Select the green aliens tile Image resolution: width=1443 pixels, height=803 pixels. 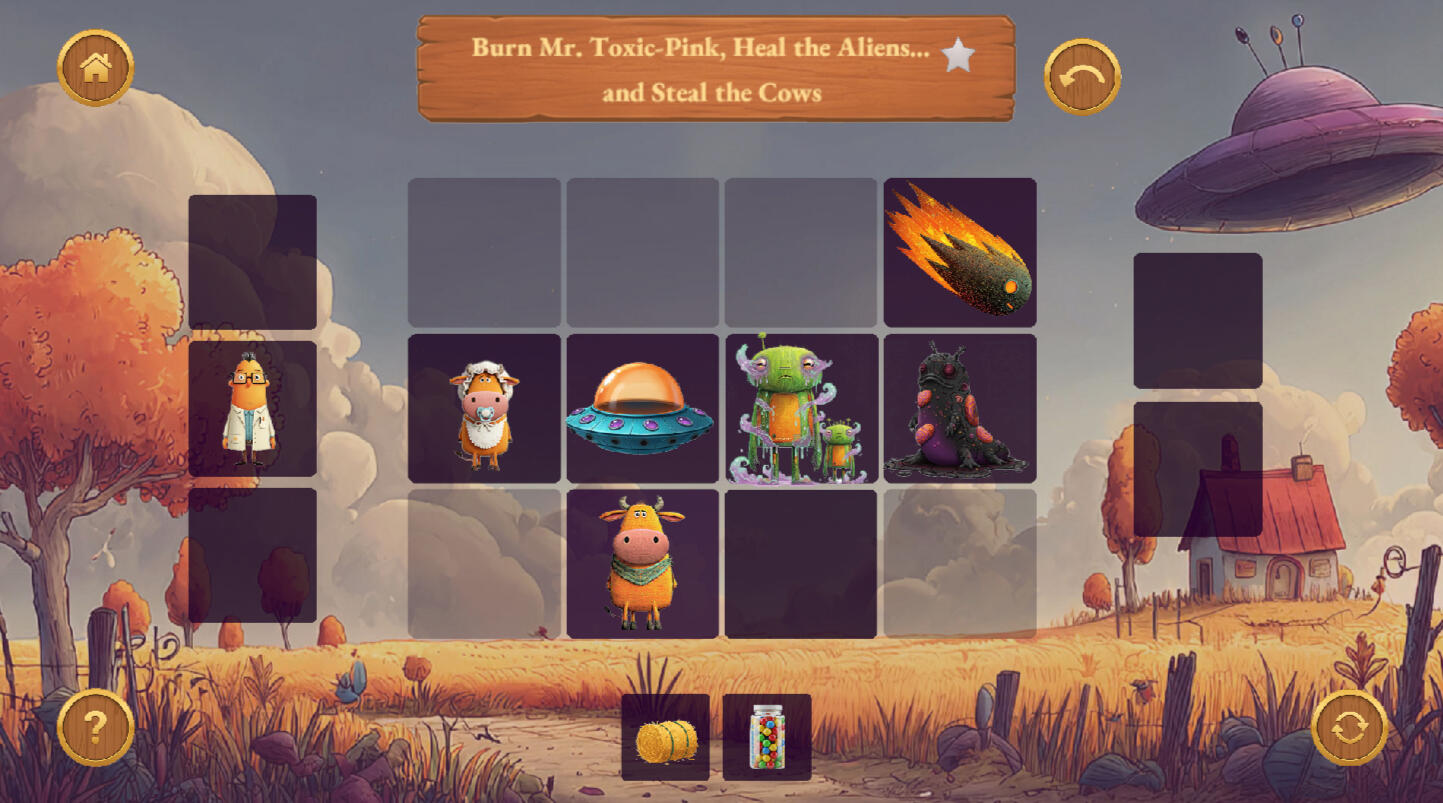pyautogui.click(x=801, y=409)
